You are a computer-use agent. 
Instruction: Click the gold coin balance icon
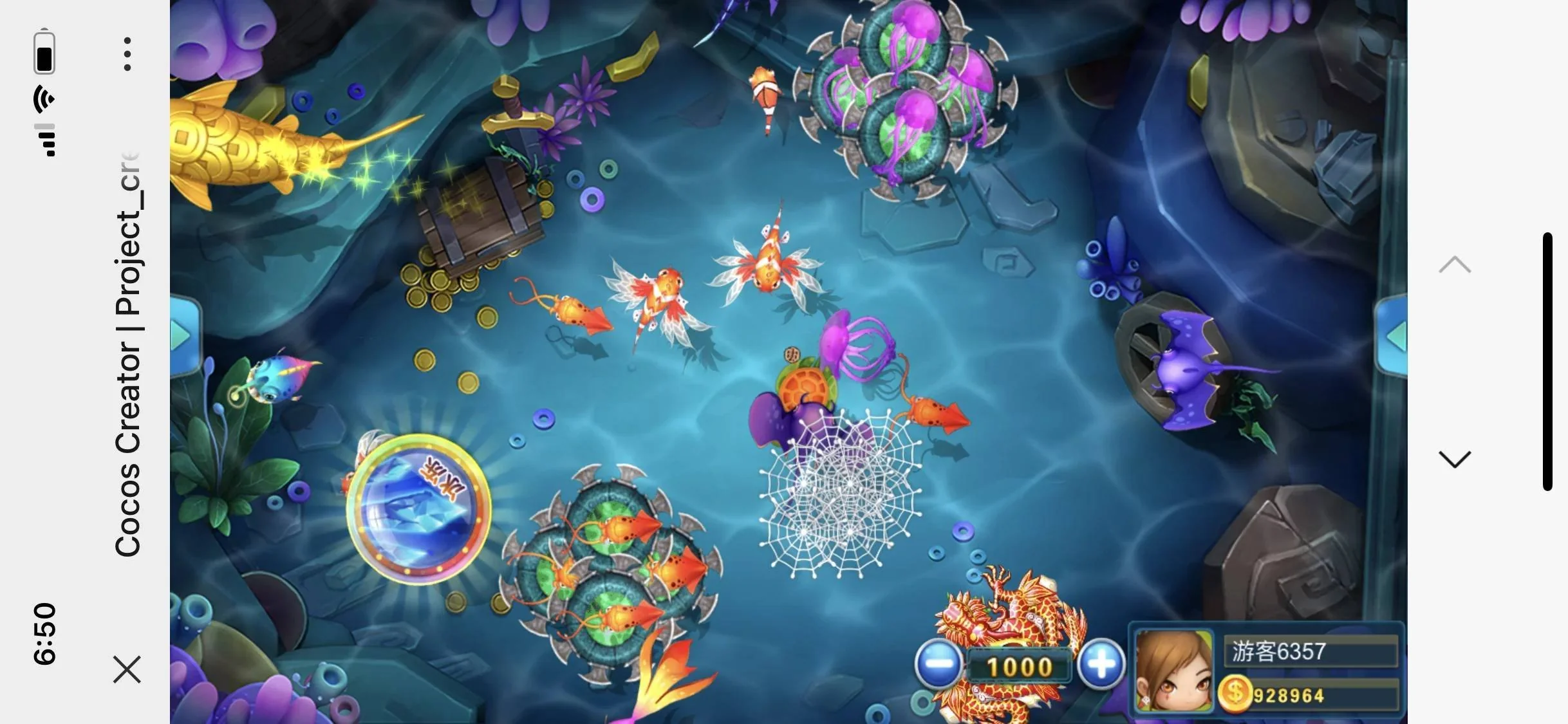1234,694
